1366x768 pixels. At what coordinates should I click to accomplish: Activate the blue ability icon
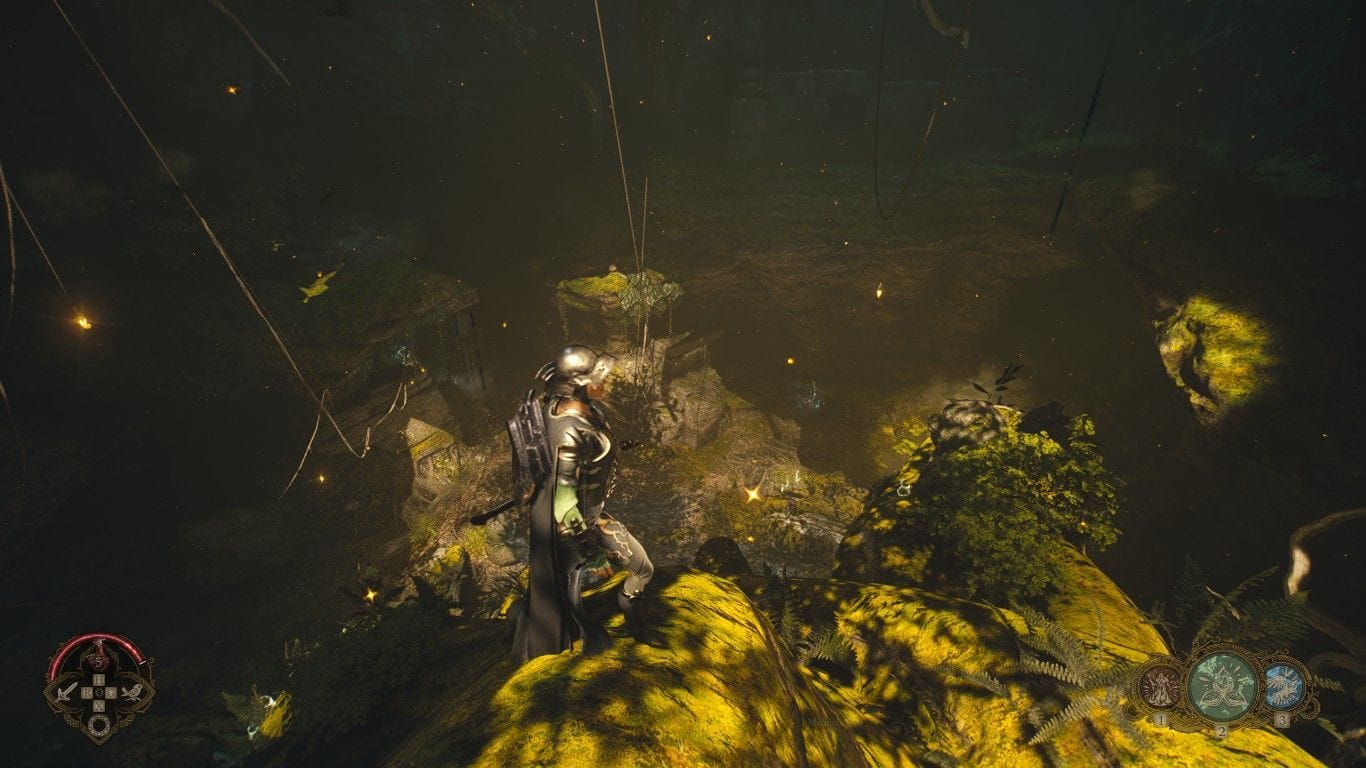1281,687
